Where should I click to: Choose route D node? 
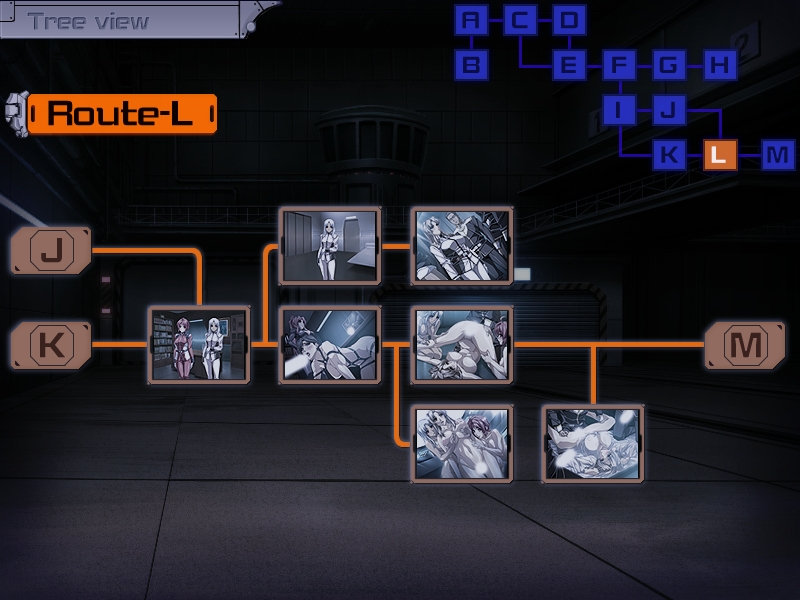(x=569, y=20)
